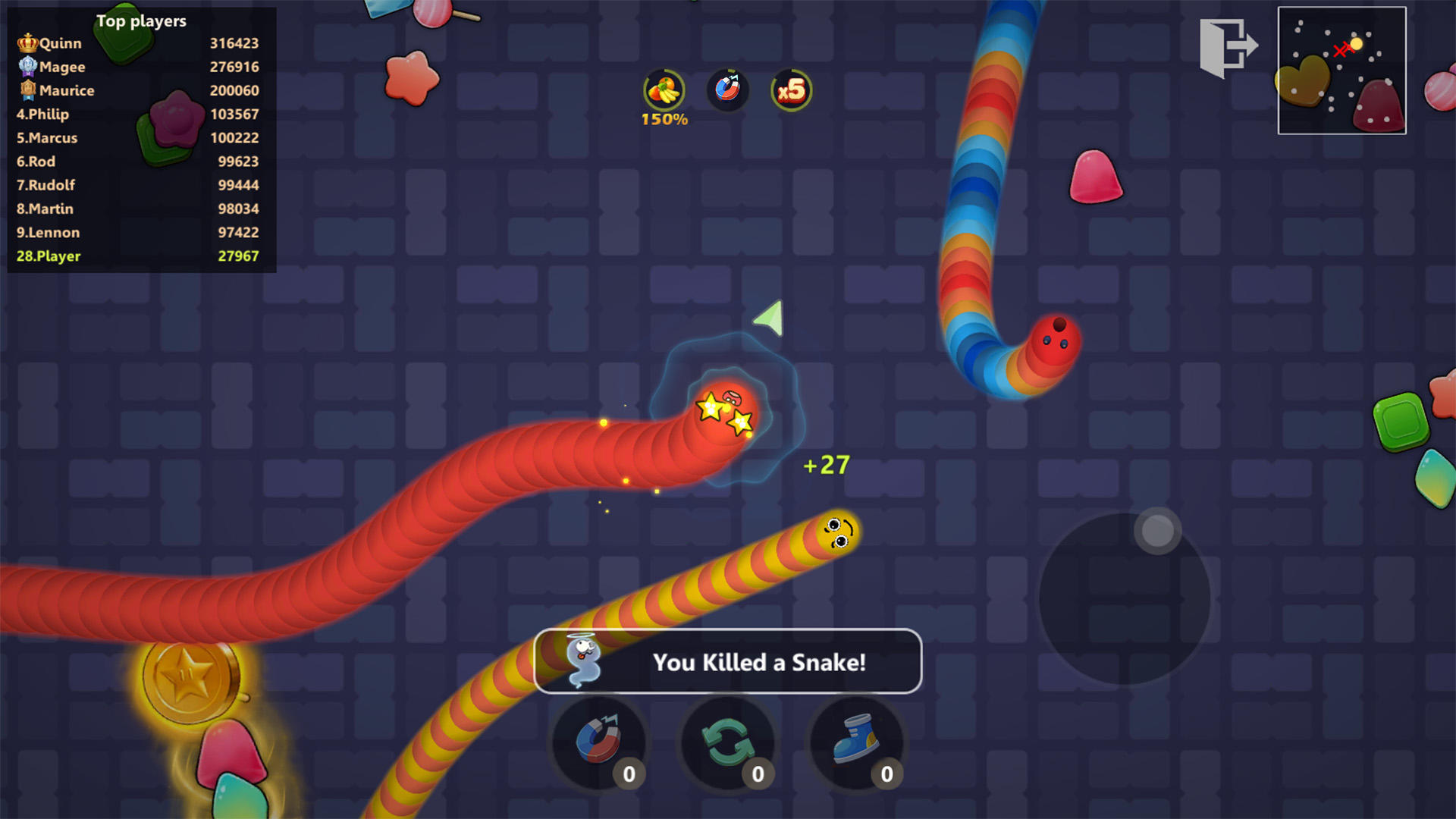Click top player Quinn's name
This screenshot has width=1456, height=819.
(x=59, y=43)
